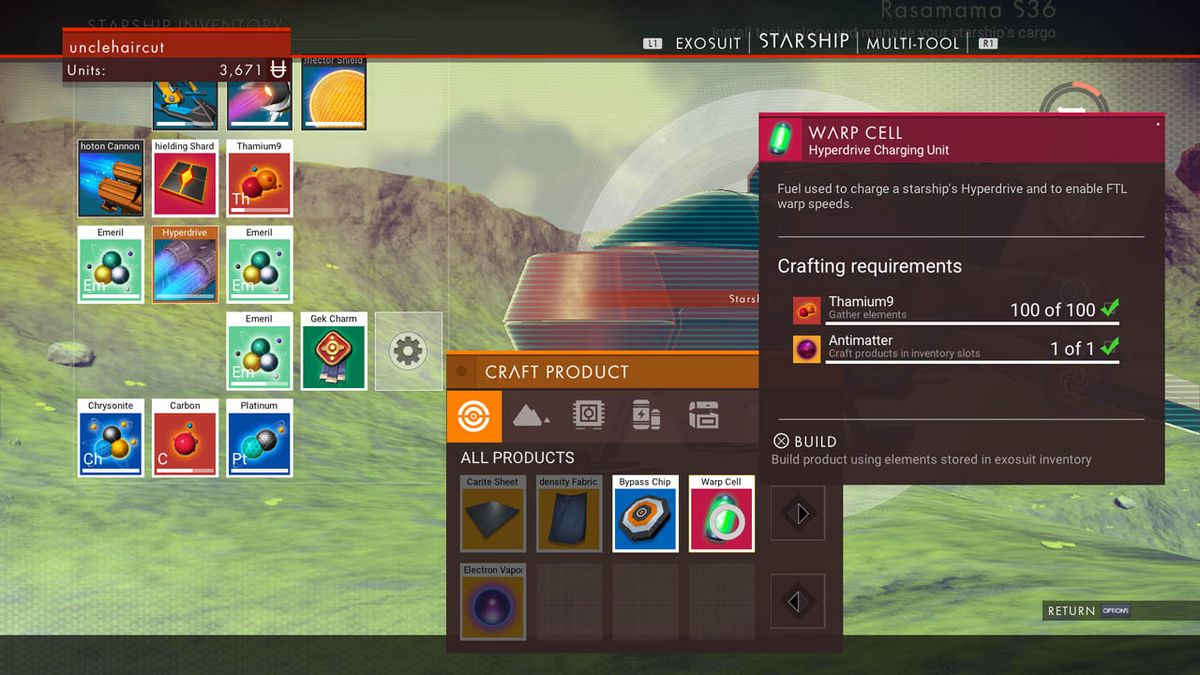The height and width of the screenshot is (675, 1200).
Task: Select the Photon Cannon slot
Action: coord(111,178)
